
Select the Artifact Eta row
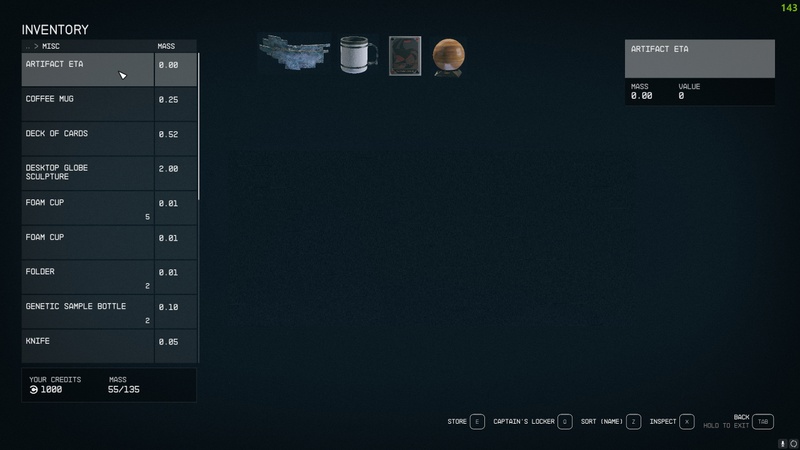[x=88, y=69]
